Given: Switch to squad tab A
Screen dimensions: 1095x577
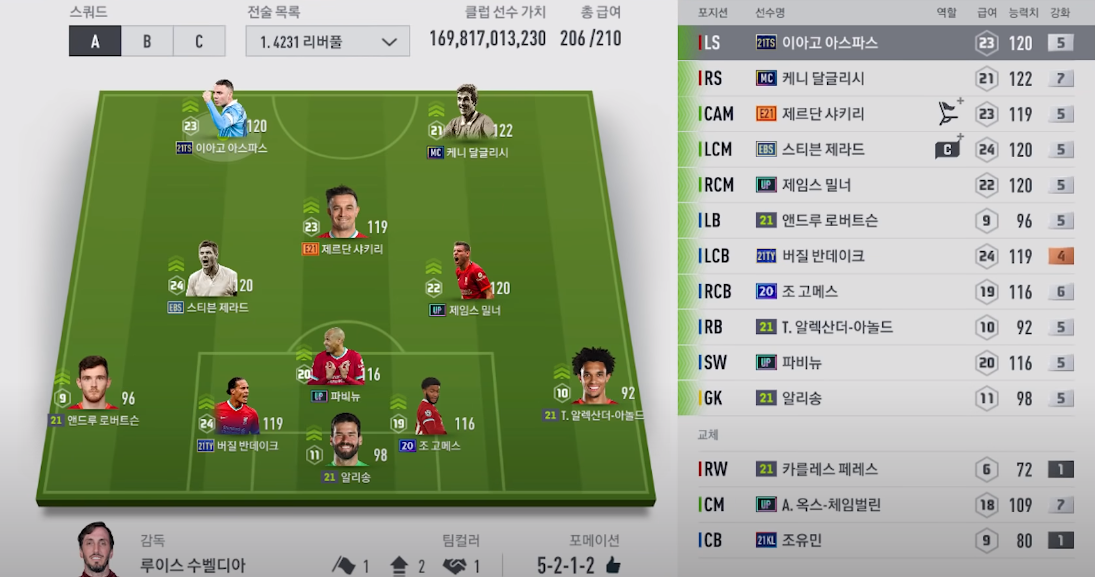Looking at the screenshot, I should 95,41.
